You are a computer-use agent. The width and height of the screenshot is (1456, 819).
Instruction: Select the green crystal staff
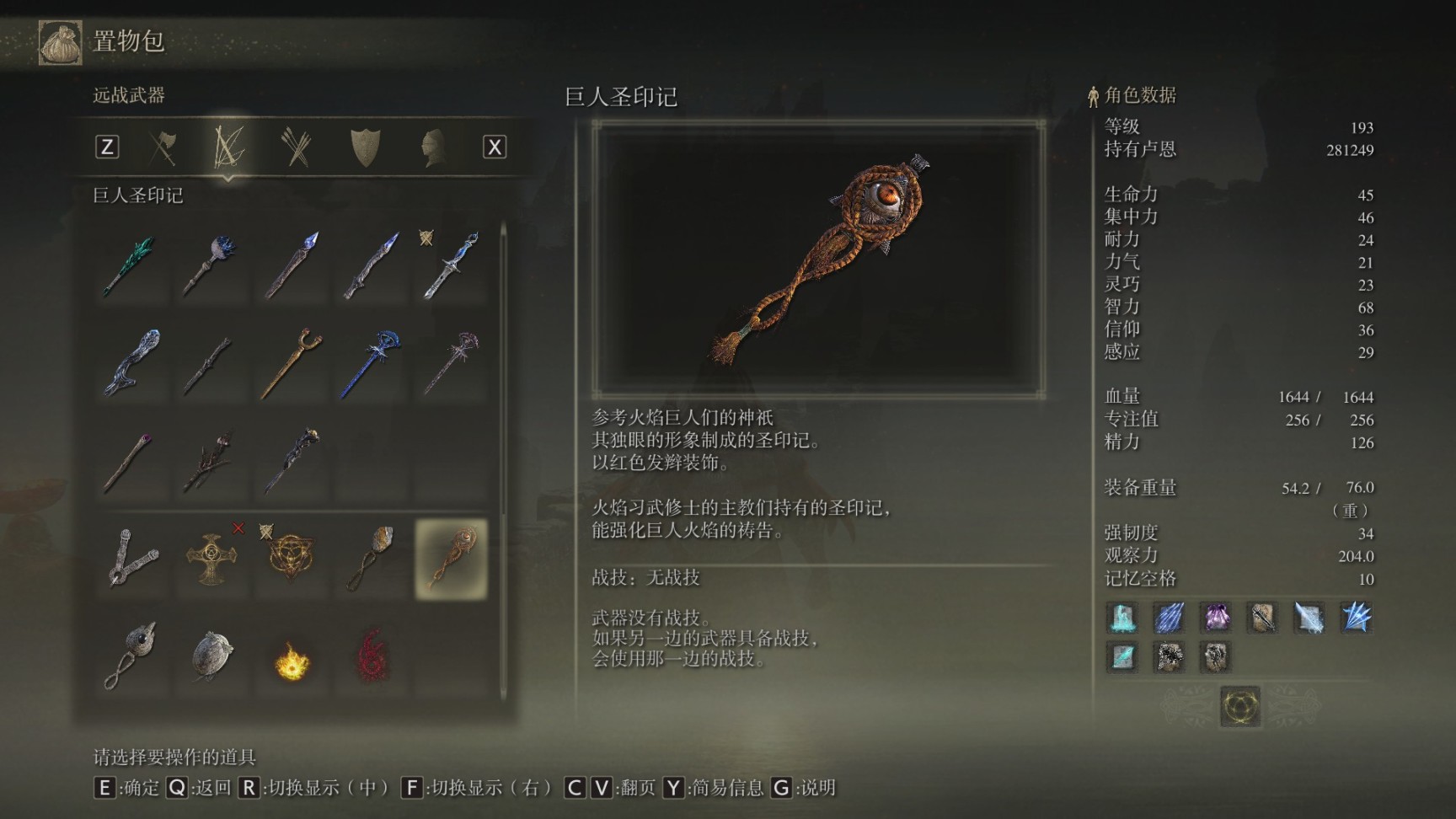pos(131,265)
